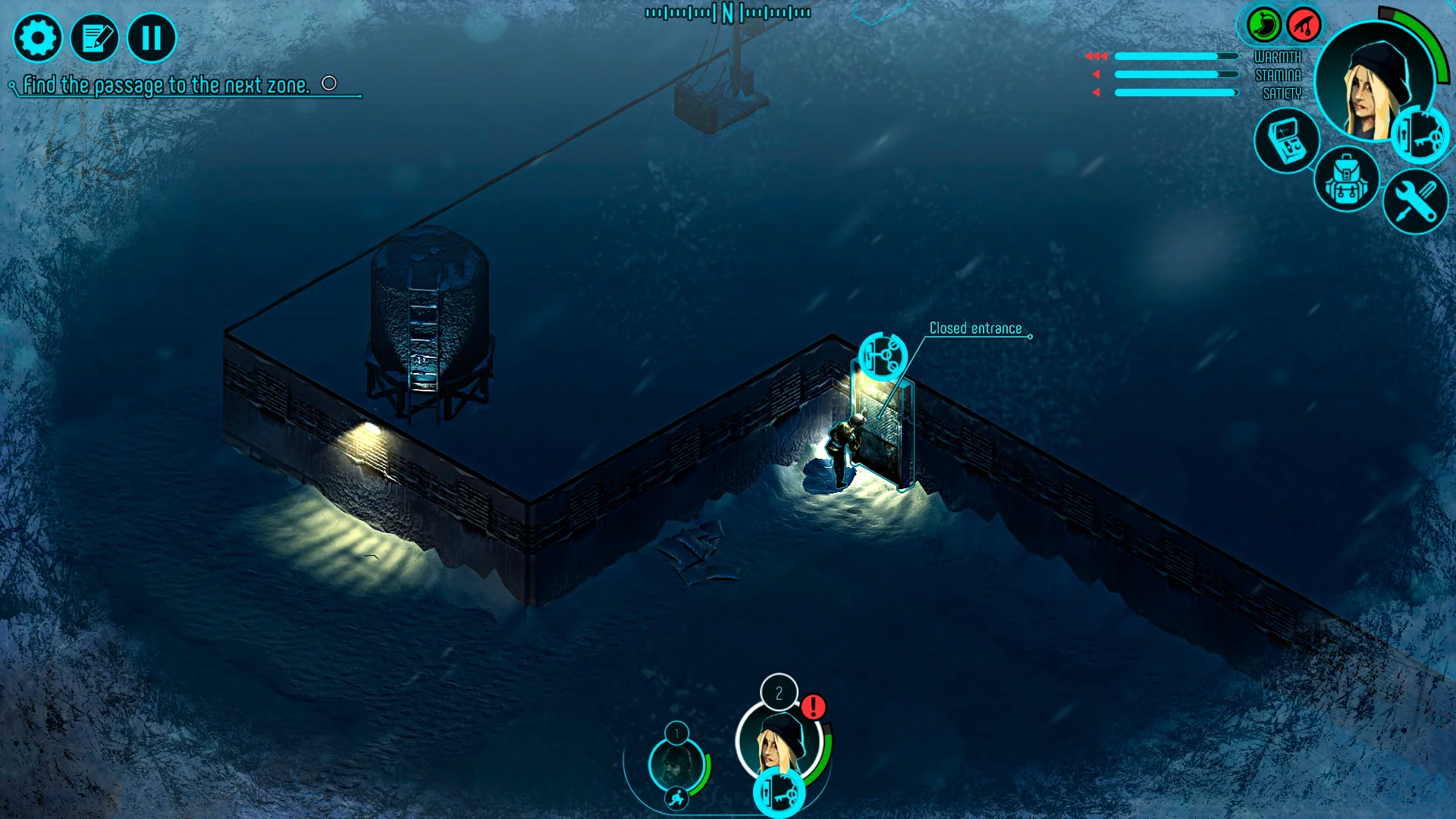Click the red bleeding status icon

pyautogui.click(x=1303, y=24)
